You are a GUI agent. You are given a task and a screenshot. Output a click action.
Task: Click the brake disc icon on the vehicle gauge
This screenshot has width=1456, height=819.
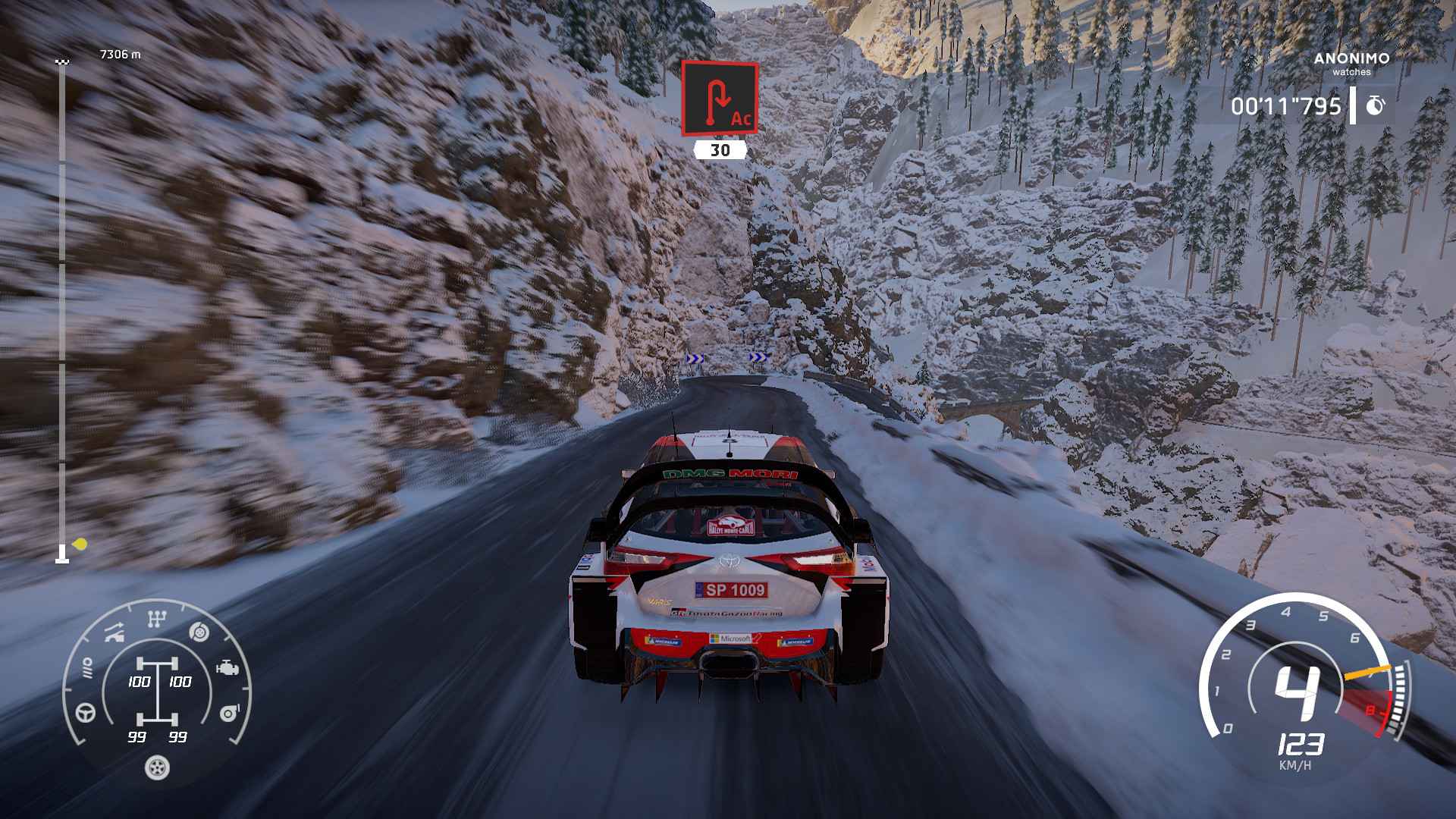point(198,632)
